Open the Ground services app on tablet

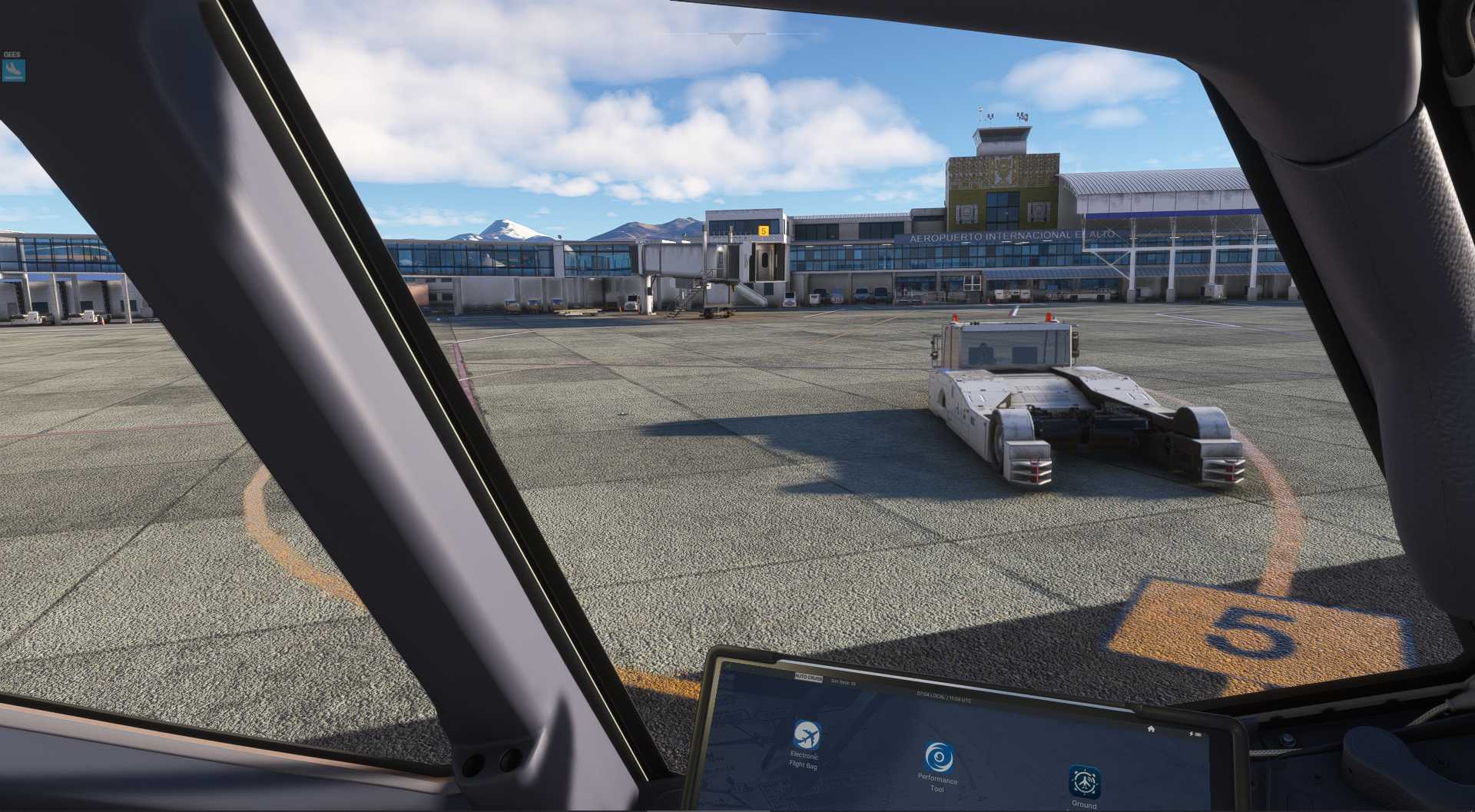click(x=1084, y=781)
